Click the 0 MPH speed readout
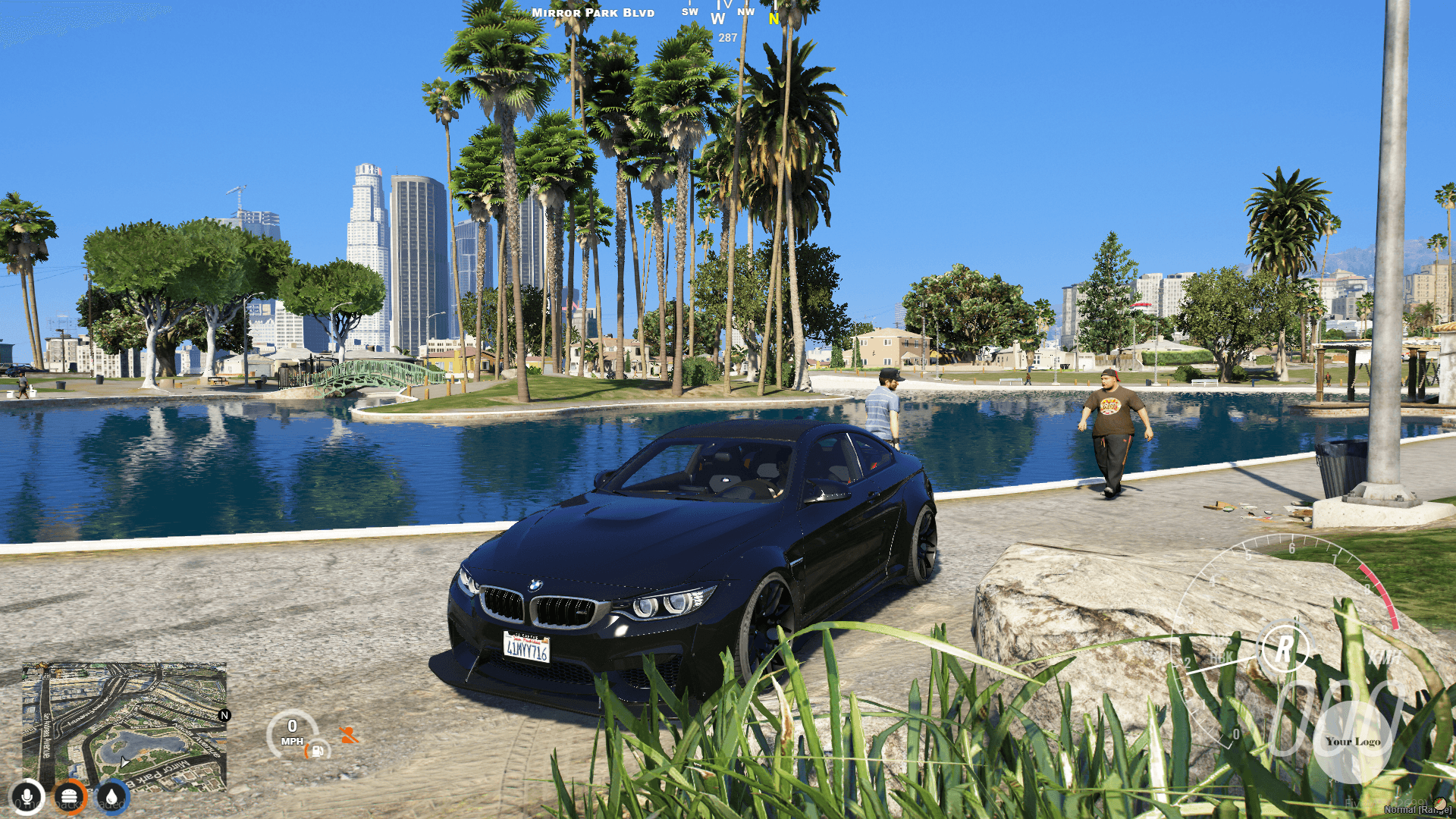Screen dimensions: 1456x819 [292, 732]
